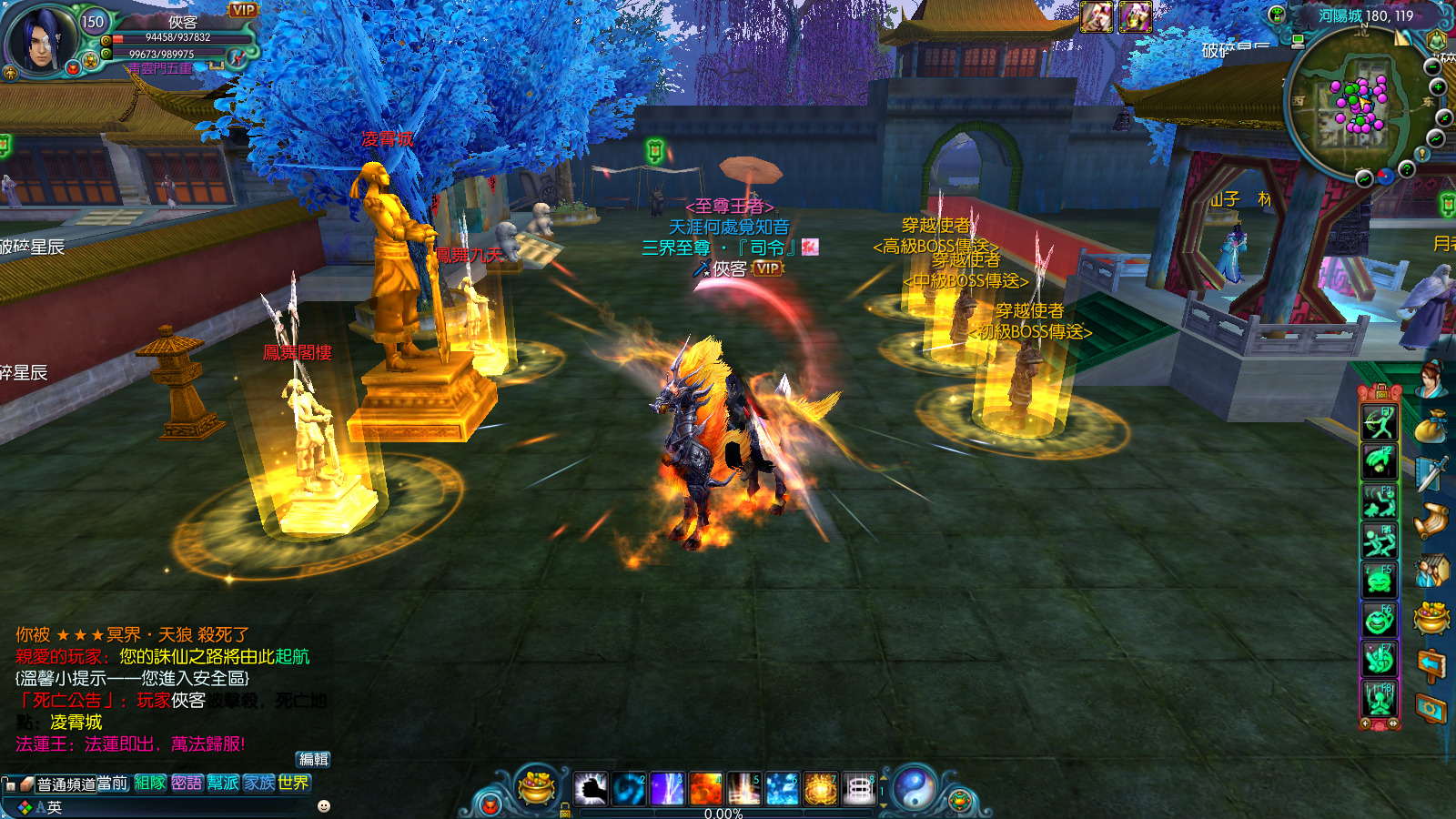Viewport: 1456px width, 819px height.
Task: Activate the fire explosion skill in slot 4
Action: (705, 789)
